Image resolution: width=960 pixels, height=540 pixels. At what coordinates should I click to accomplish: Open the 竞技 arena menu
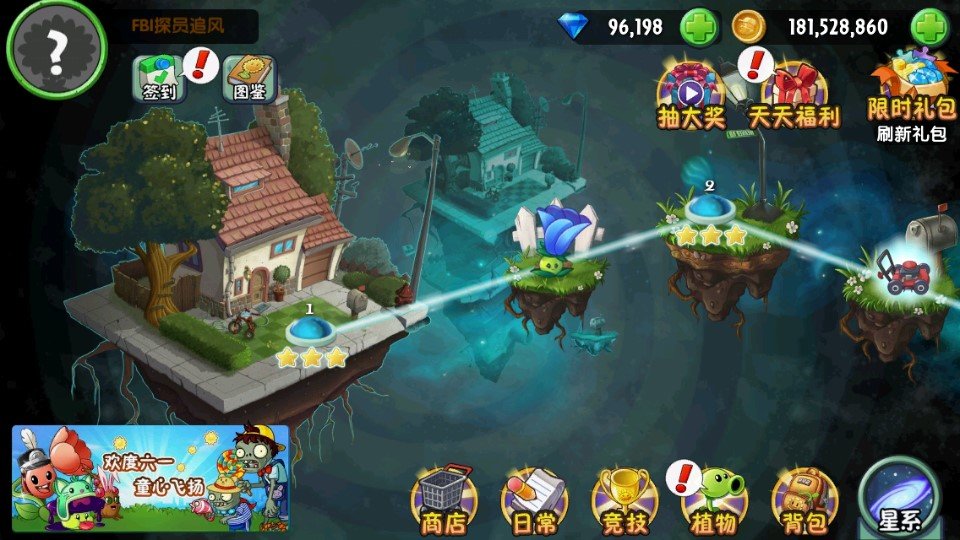click(624, 497)
